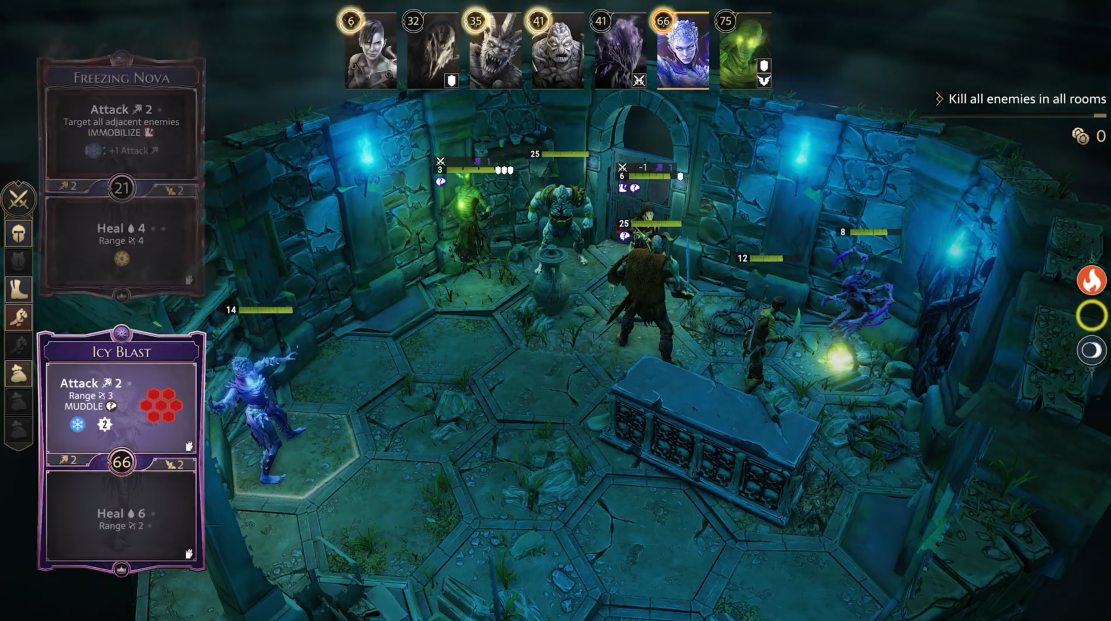Select the boots equipment slot
The image size is (1111, 621).
[x=20, y=289]
